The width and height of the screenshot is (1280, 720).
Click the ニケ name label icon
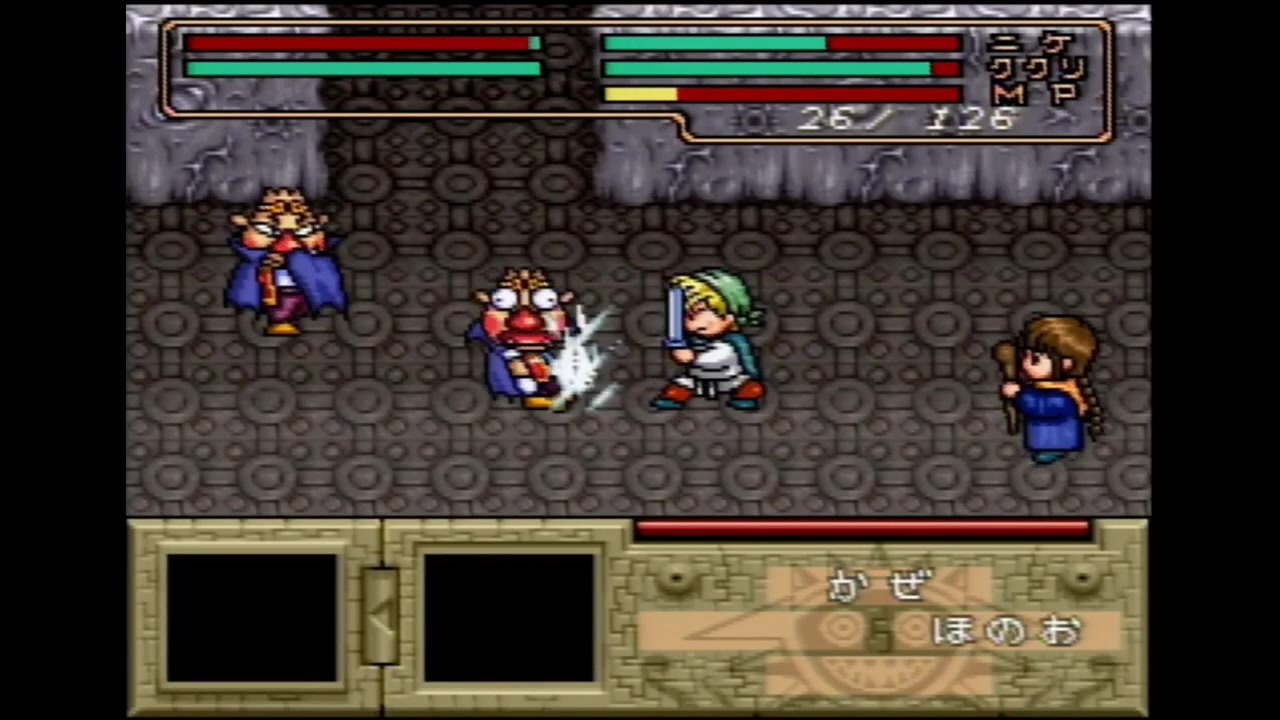point(1030,42)
